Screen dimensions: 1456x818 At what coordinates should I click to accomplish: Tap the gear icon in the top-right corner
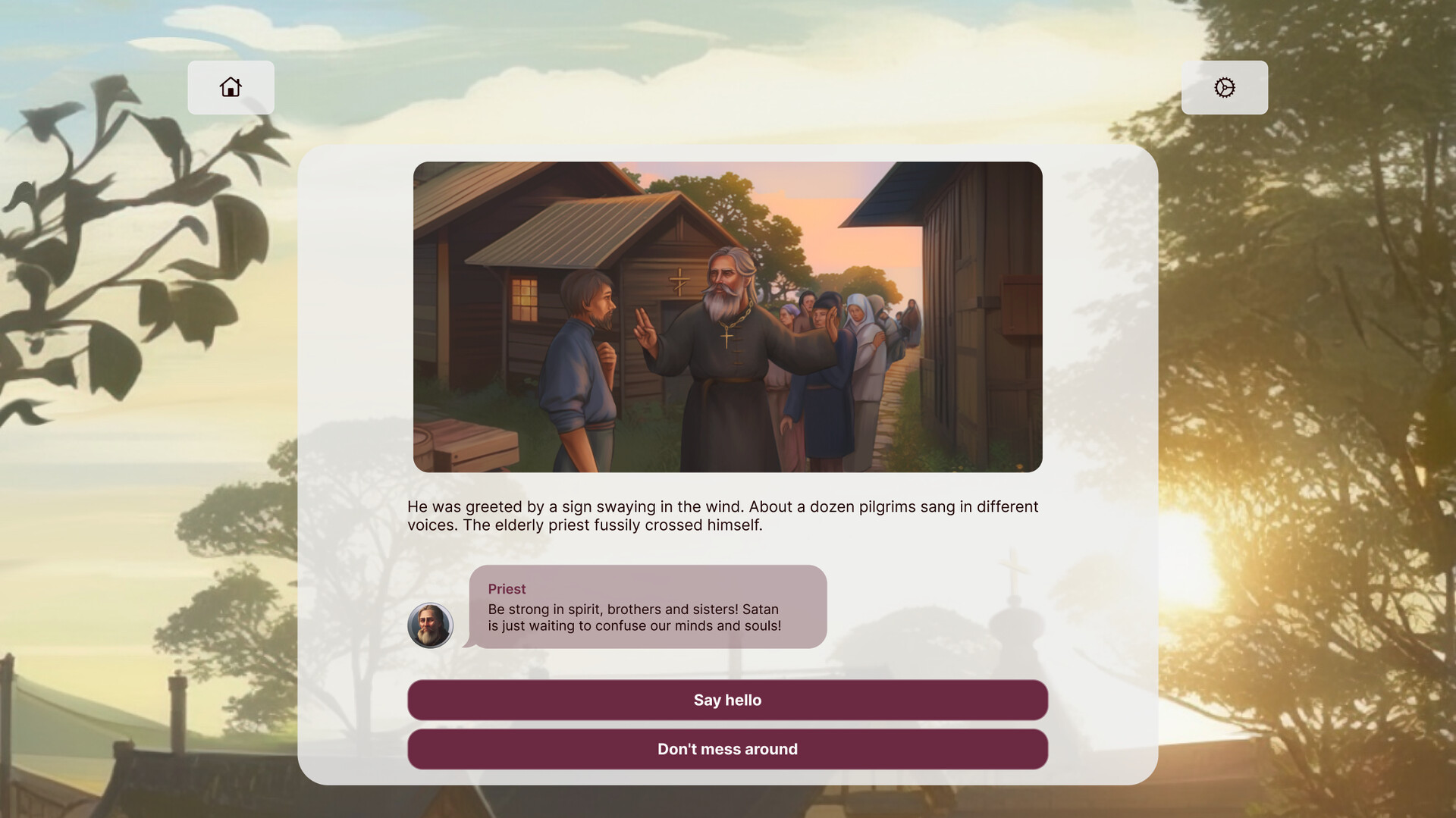(1224, 87)
